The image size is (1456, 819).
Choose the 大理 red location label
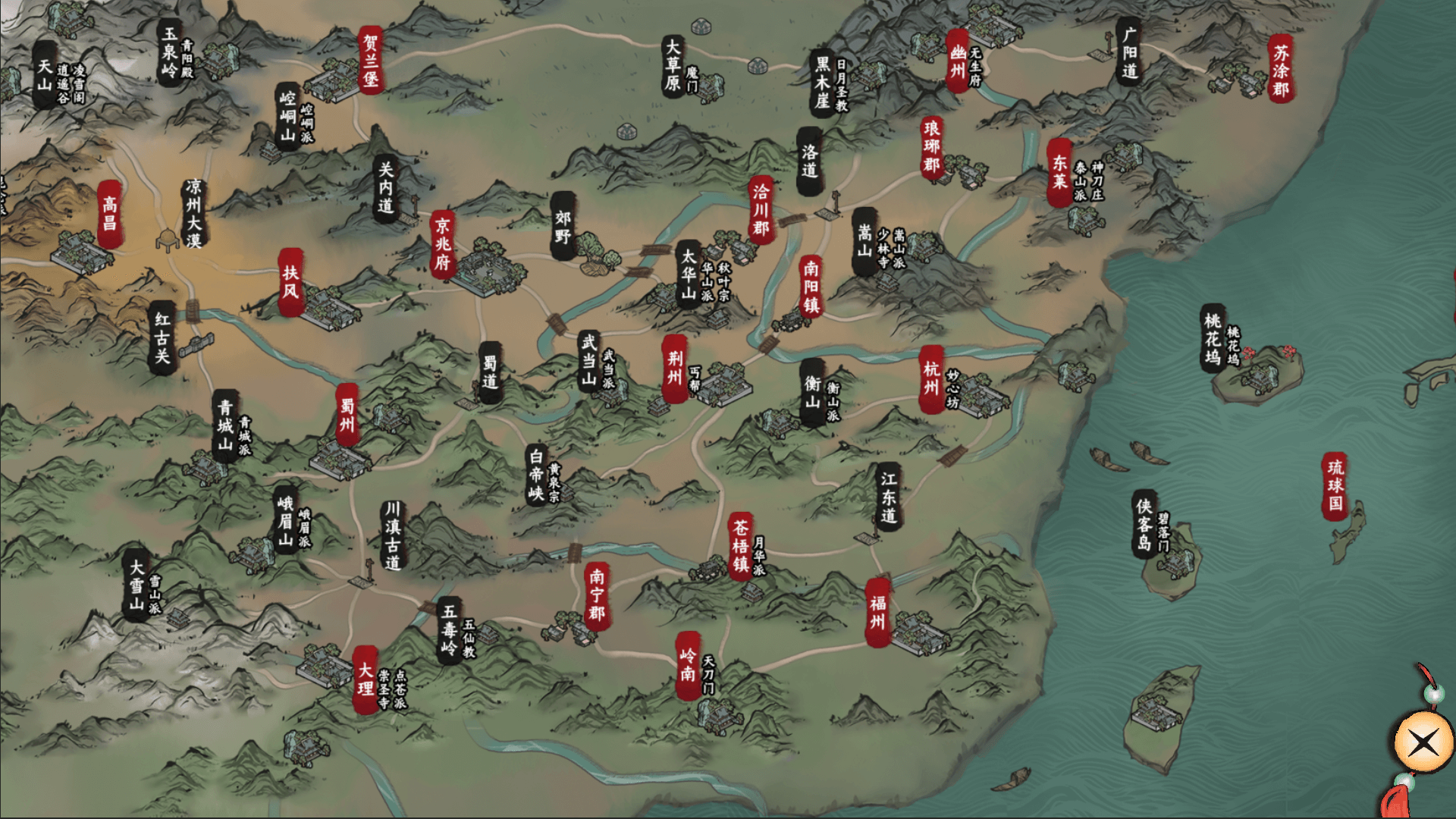pos(365,679)
